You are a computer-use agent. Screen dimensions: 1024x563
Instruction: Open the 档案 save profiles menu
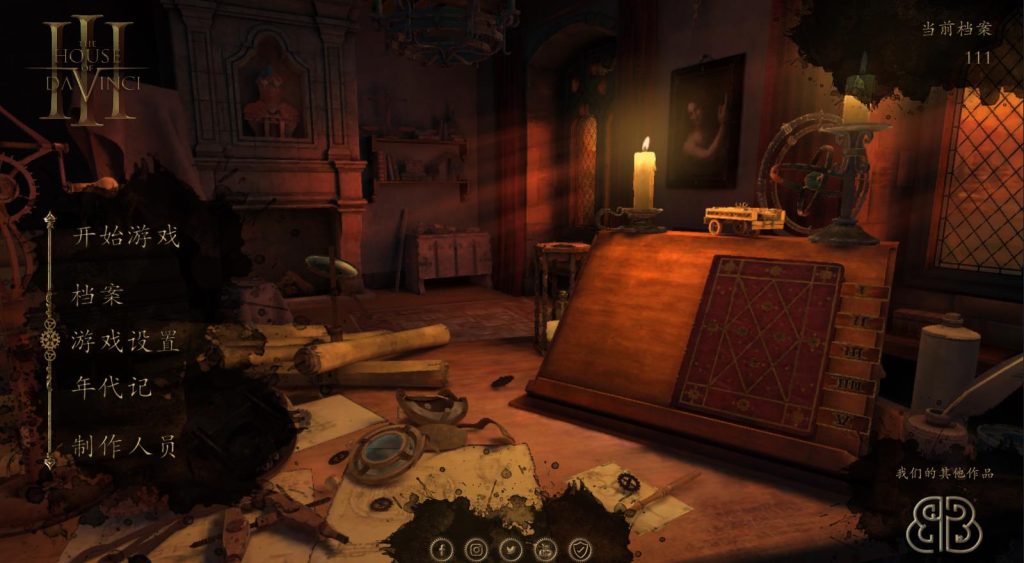pyautogui.click(x=97, y=296)
